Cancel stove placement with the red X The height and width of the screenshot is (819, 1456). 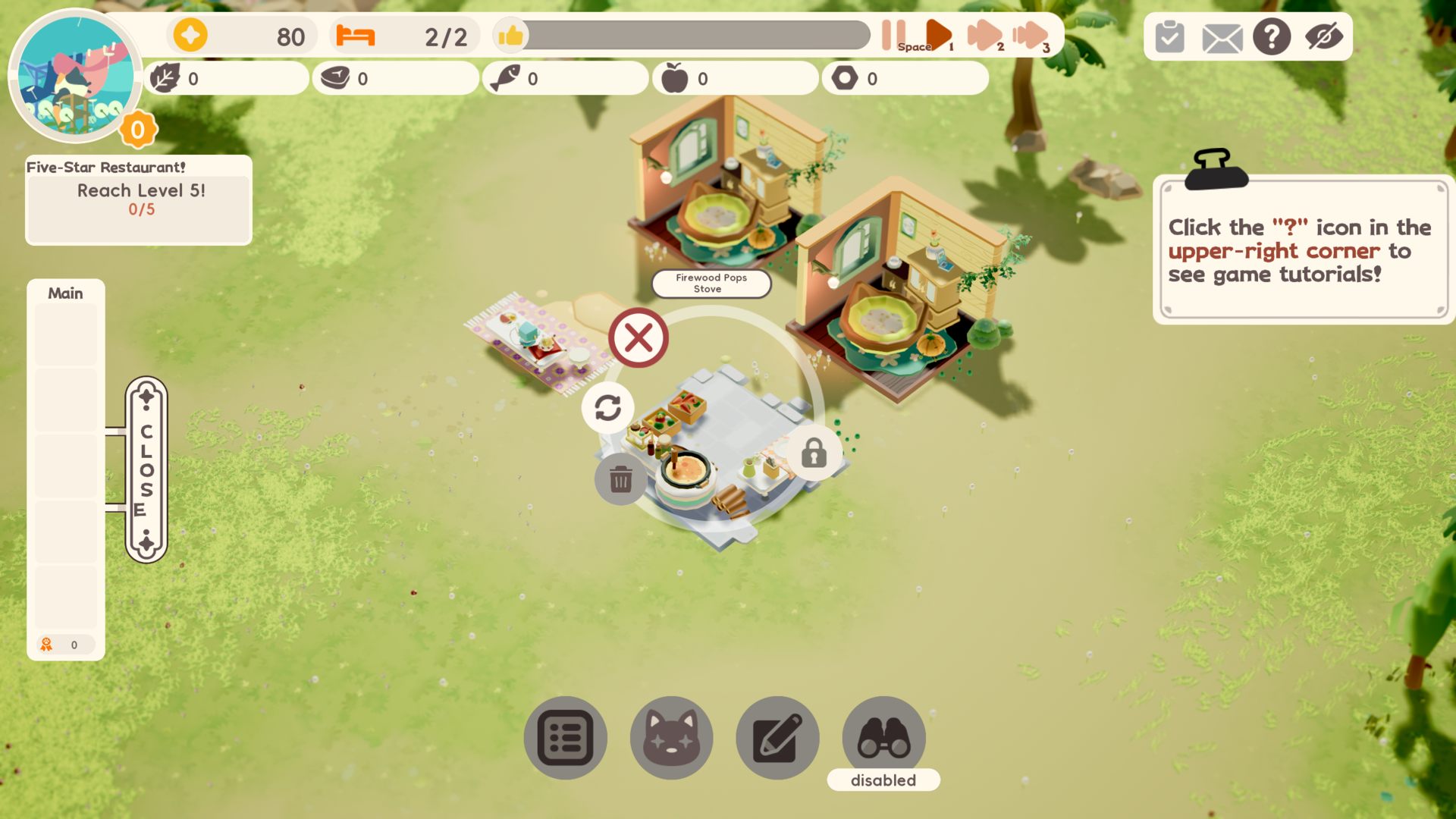click(x=639, y=337)
